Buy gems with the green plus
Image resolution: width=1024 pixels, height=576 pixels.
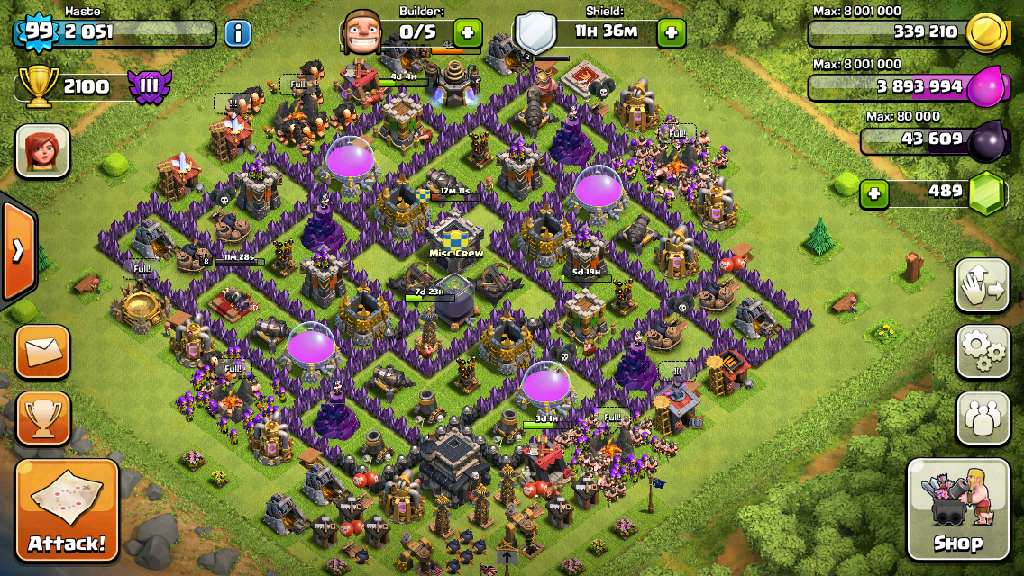pos(875,192)
